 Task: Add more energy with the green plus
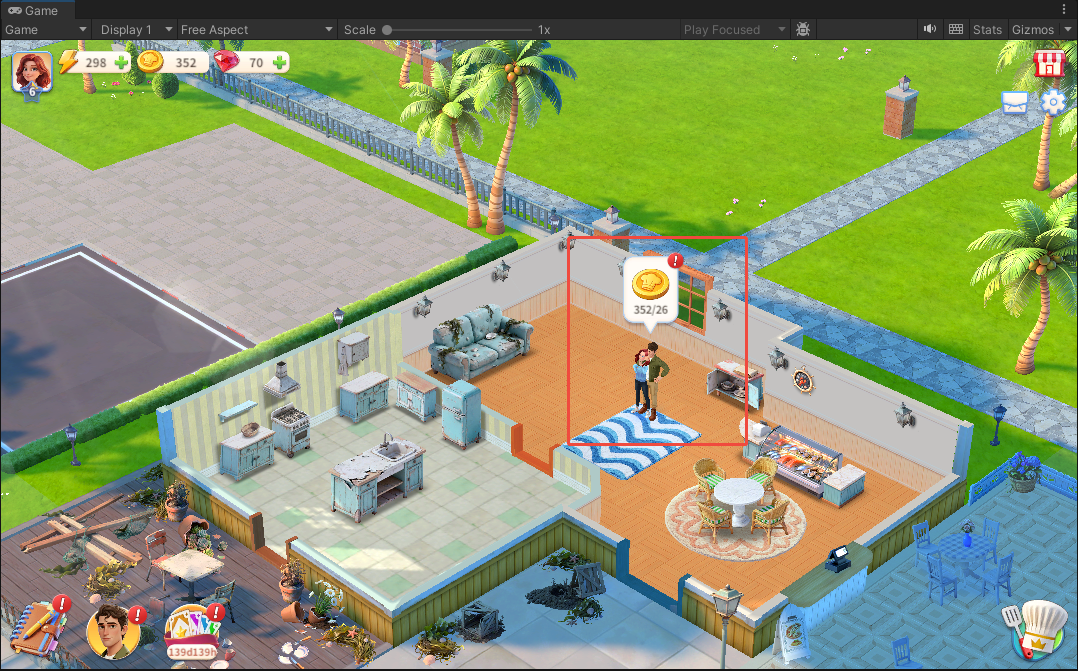121,63
